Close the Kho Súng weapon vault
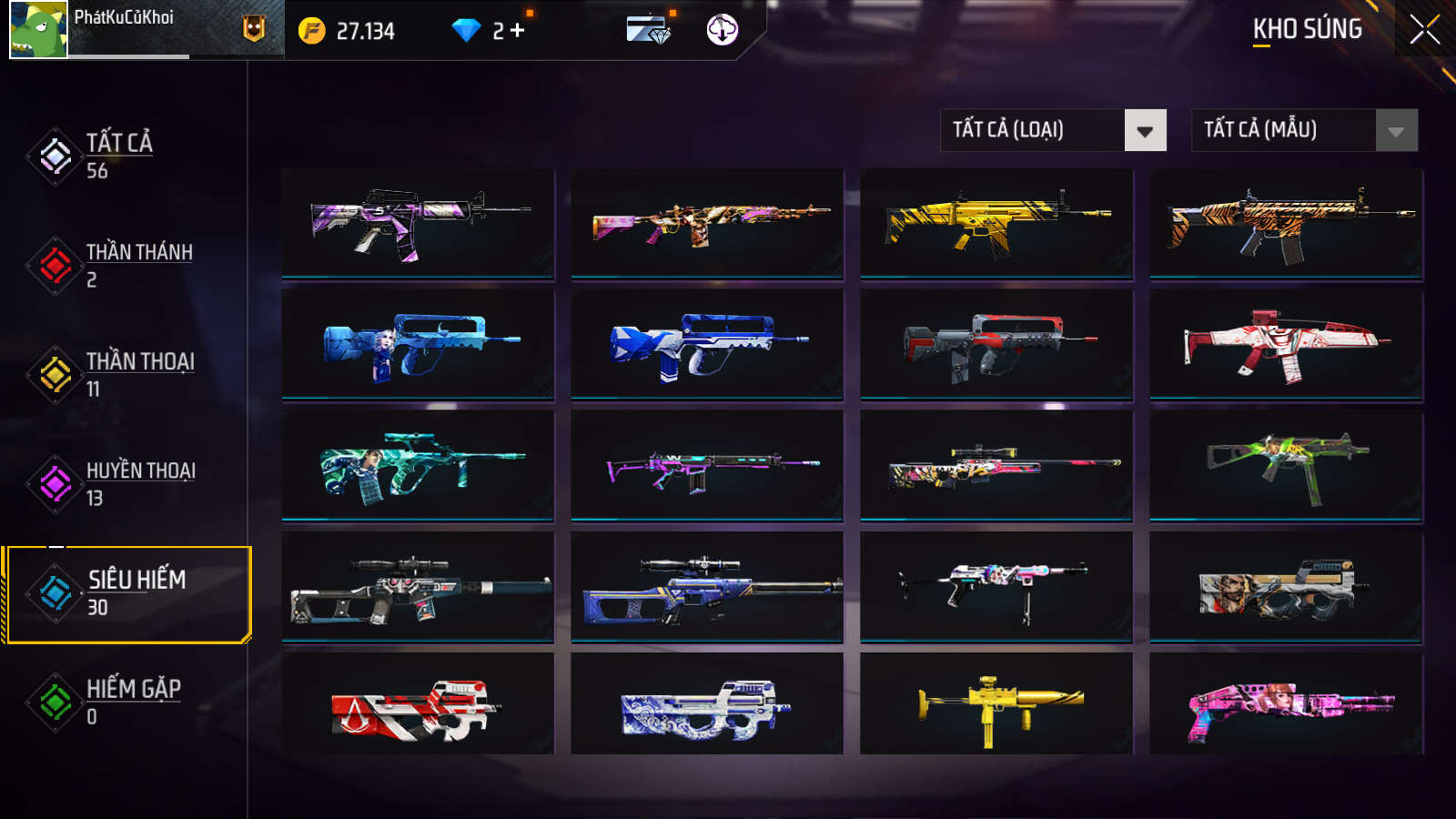 click(1424, 30)
